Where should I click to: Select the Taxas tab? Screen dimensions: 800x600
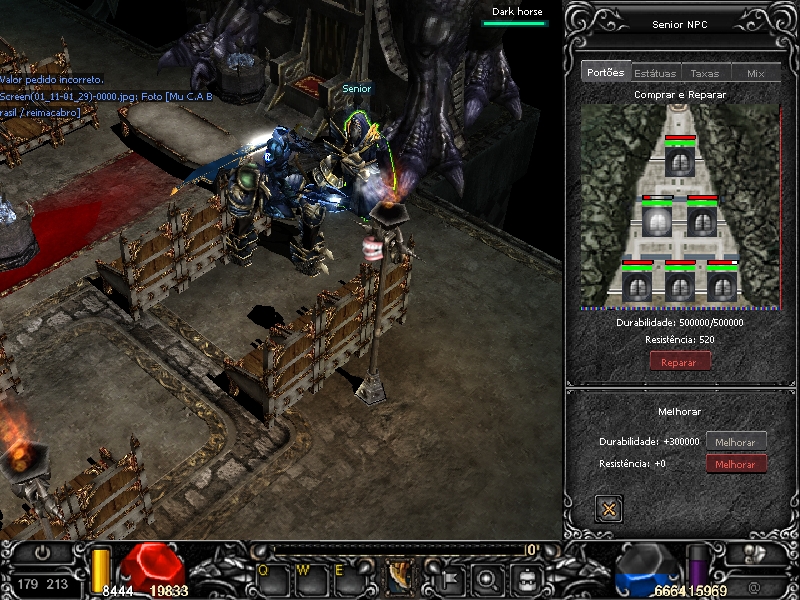coord(705,73)
